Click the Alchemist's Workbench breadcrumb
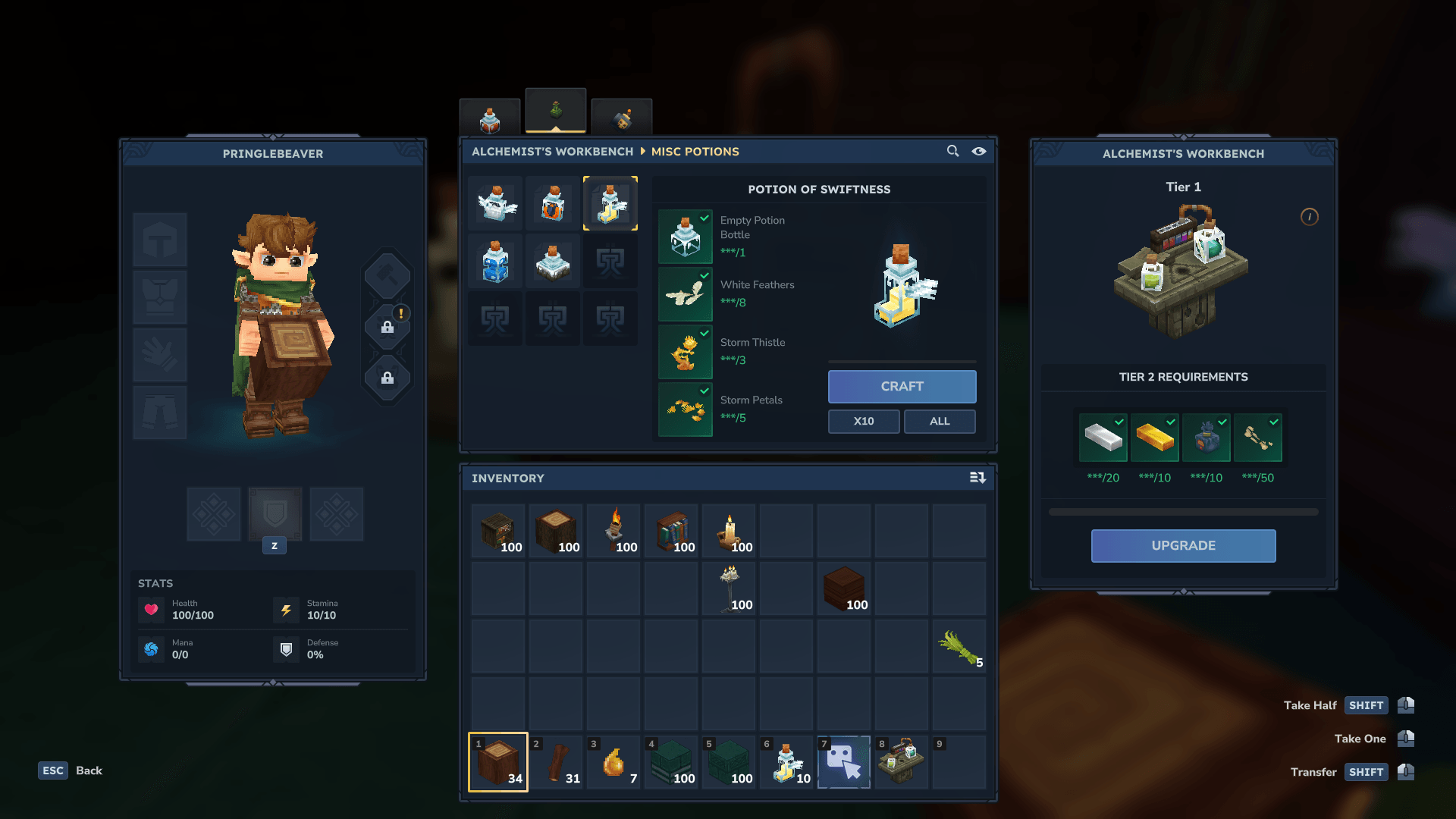This screenshot has width=1456, height=819. tap(552, 152)
